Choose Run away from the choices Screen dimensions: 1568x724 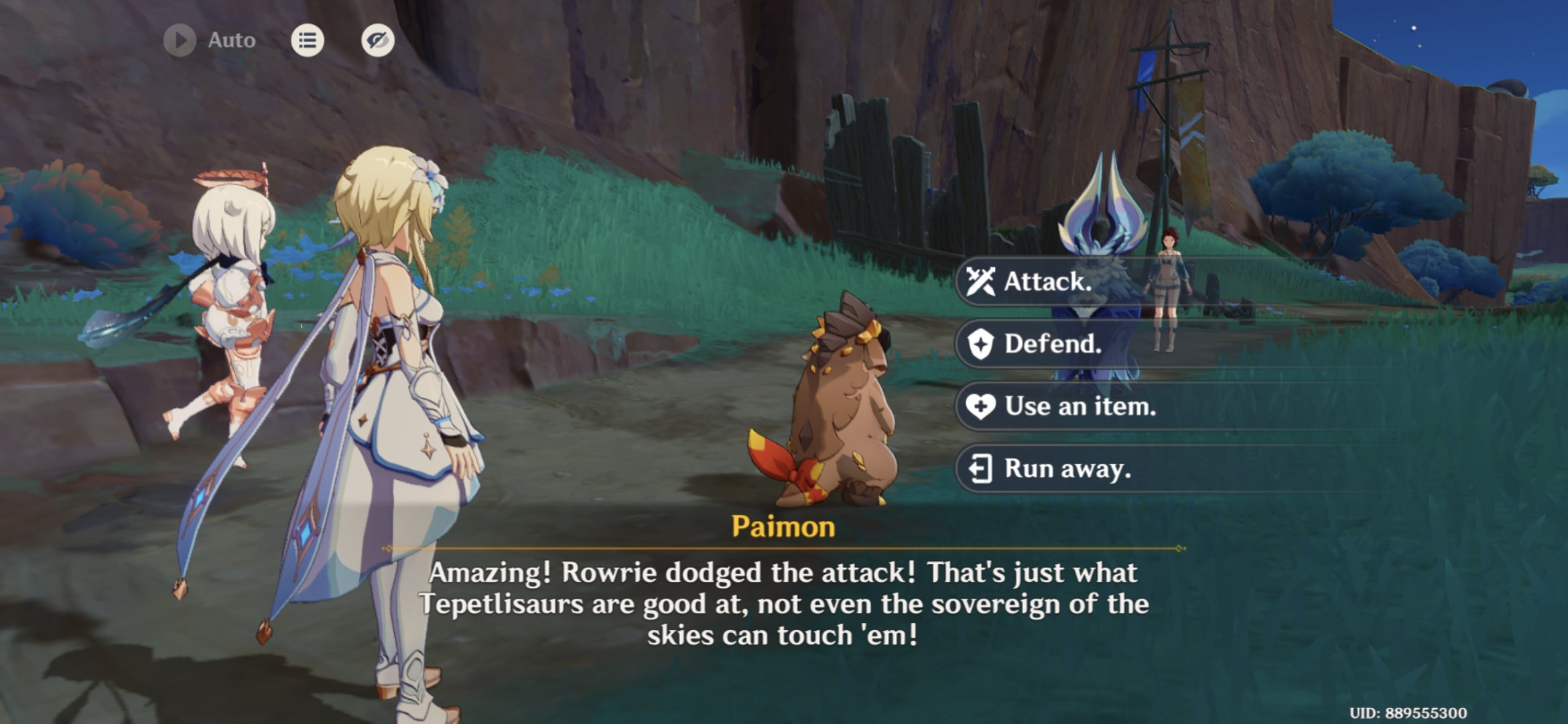(x=1072, y=469)
